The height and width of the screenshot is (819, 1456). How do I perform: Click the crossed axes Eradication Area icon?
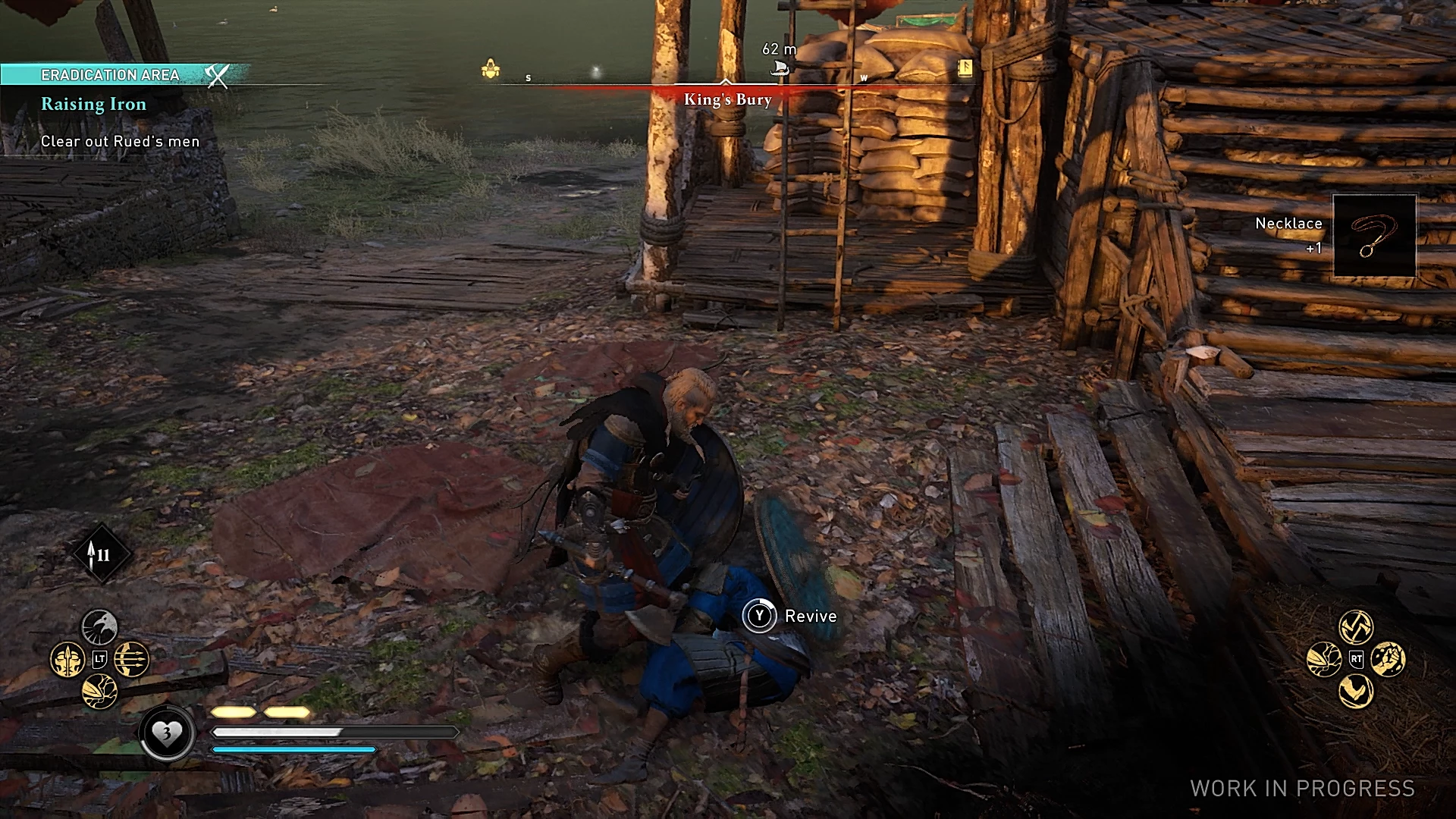217,75
